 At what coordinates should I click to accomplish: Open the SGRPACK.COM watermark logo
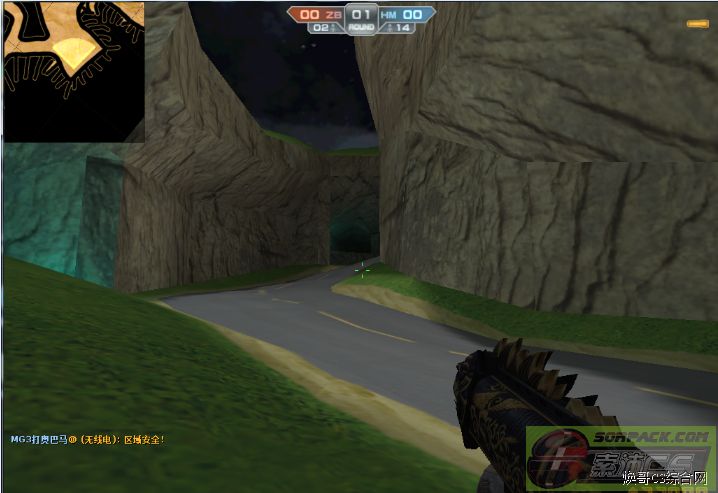(x=621, y=455)
